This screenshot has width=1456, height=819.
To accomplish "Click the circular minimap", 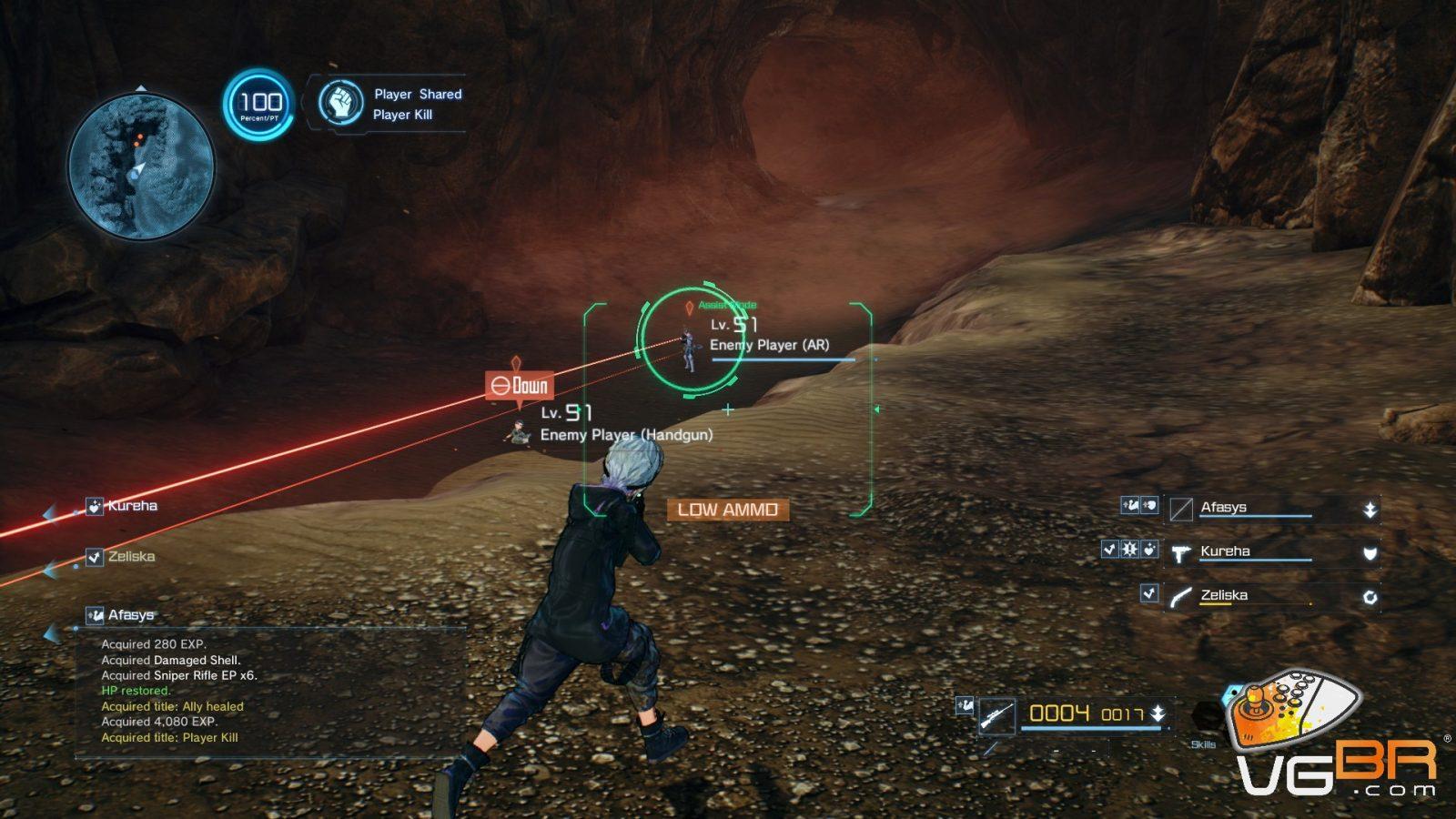I will (141, 167).
